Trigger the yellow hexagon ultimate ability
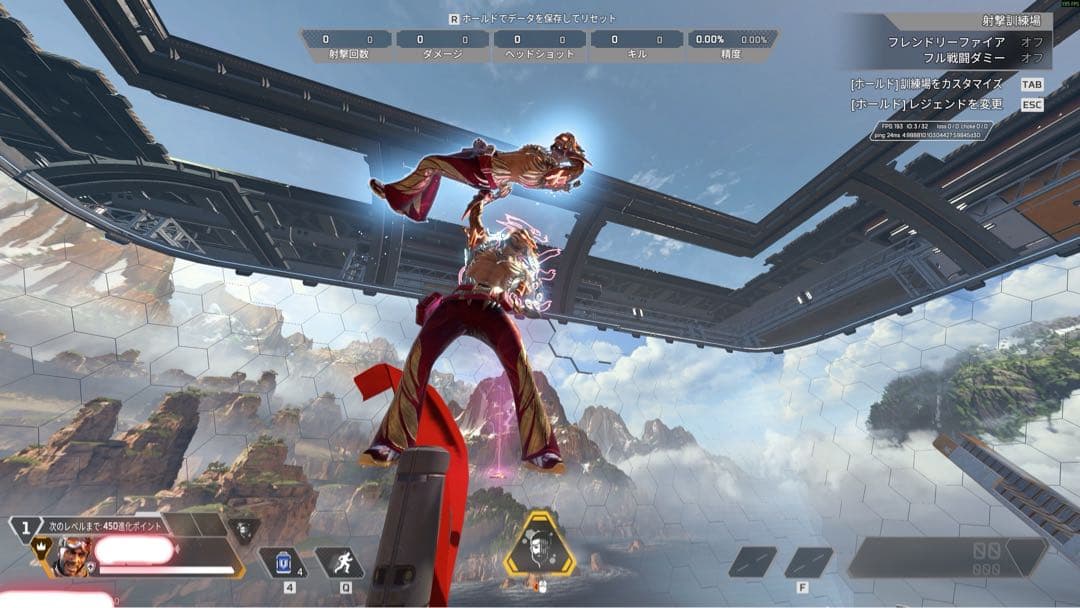This screenshot has height=608, width=1080. [x=539, y=546]
